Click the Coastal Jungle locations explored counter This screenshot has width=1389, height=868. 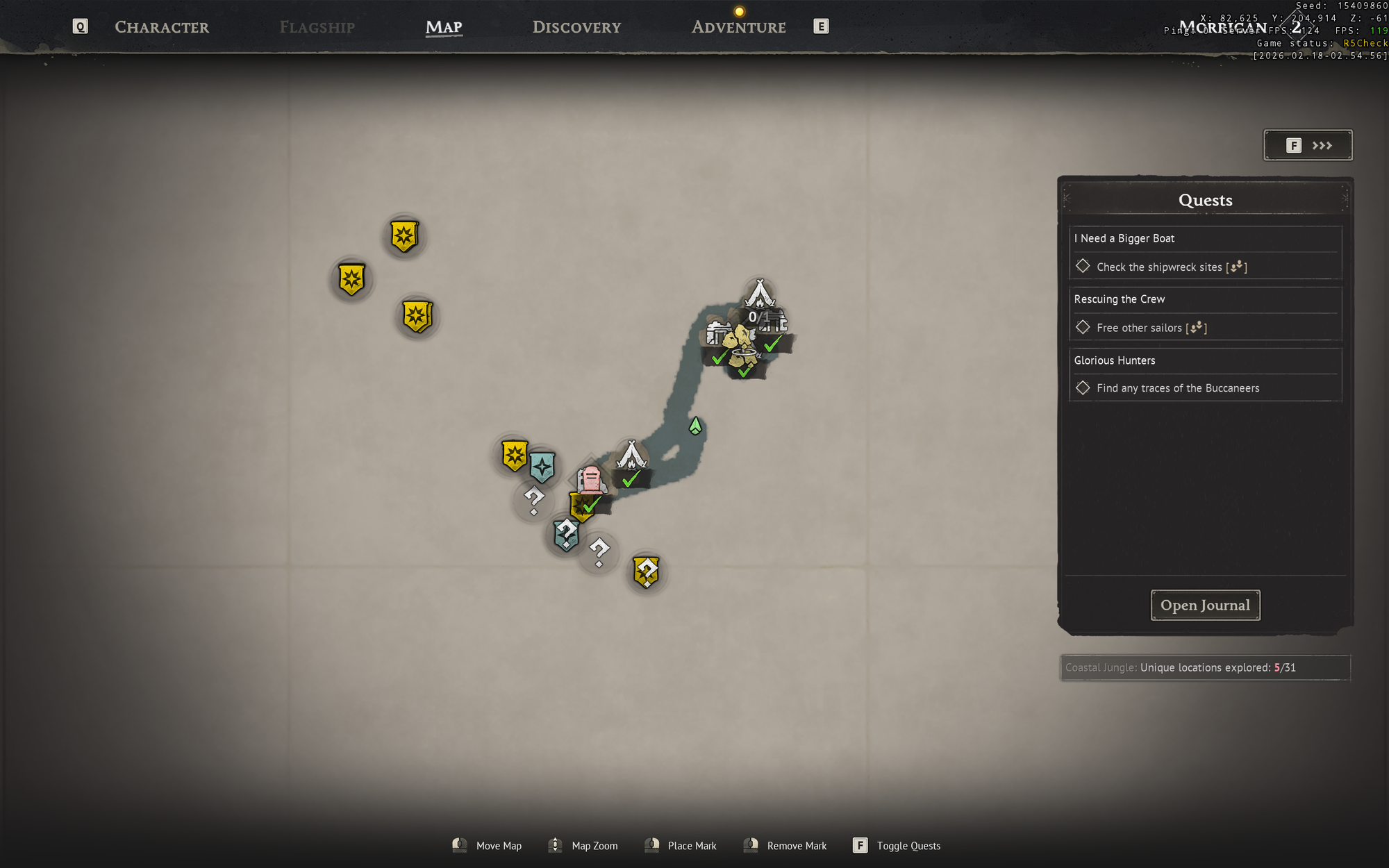tap(1205, 667)
